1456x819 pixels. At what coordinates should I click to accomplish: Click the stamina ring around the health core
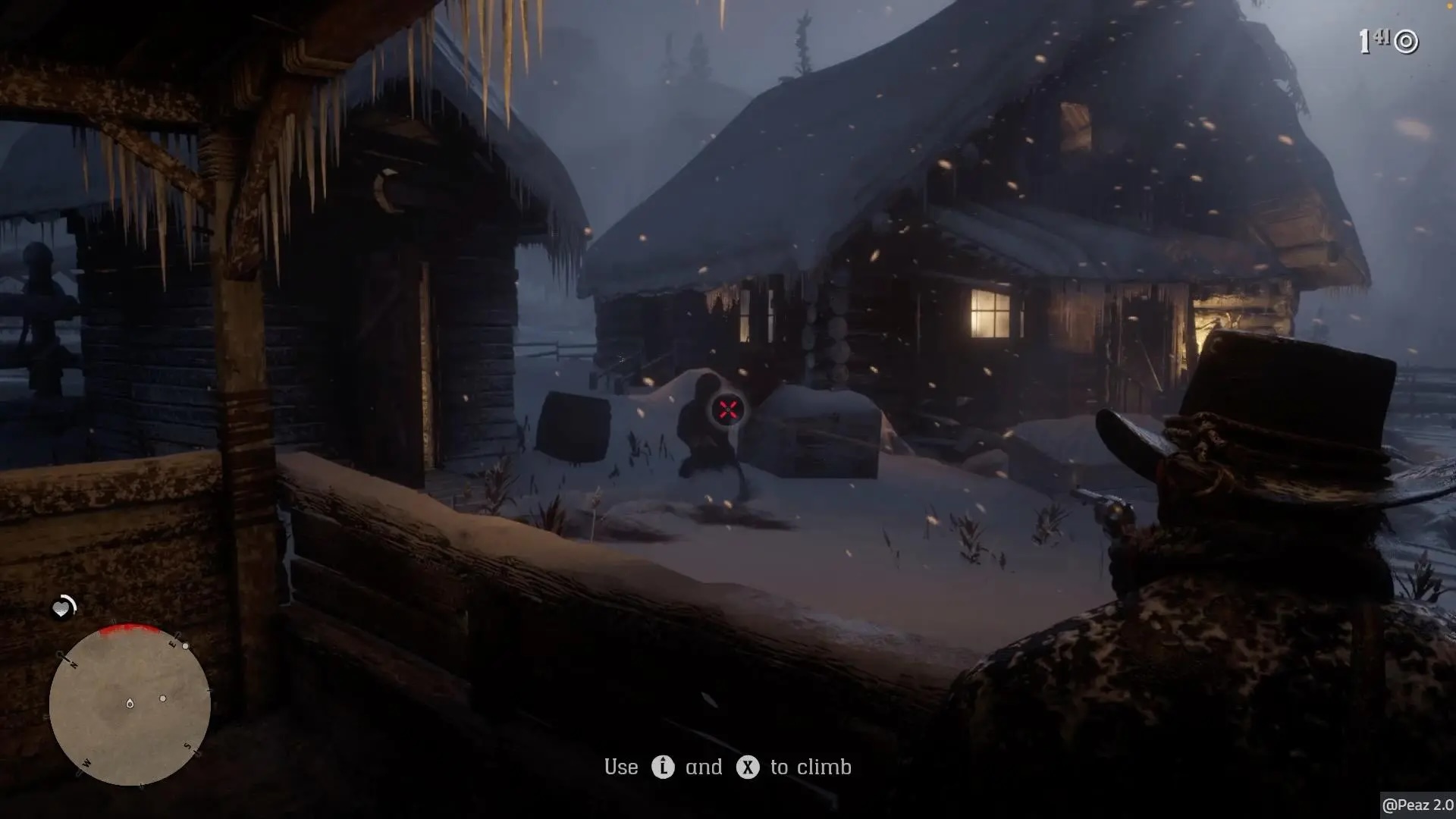[x=73, y=604]
